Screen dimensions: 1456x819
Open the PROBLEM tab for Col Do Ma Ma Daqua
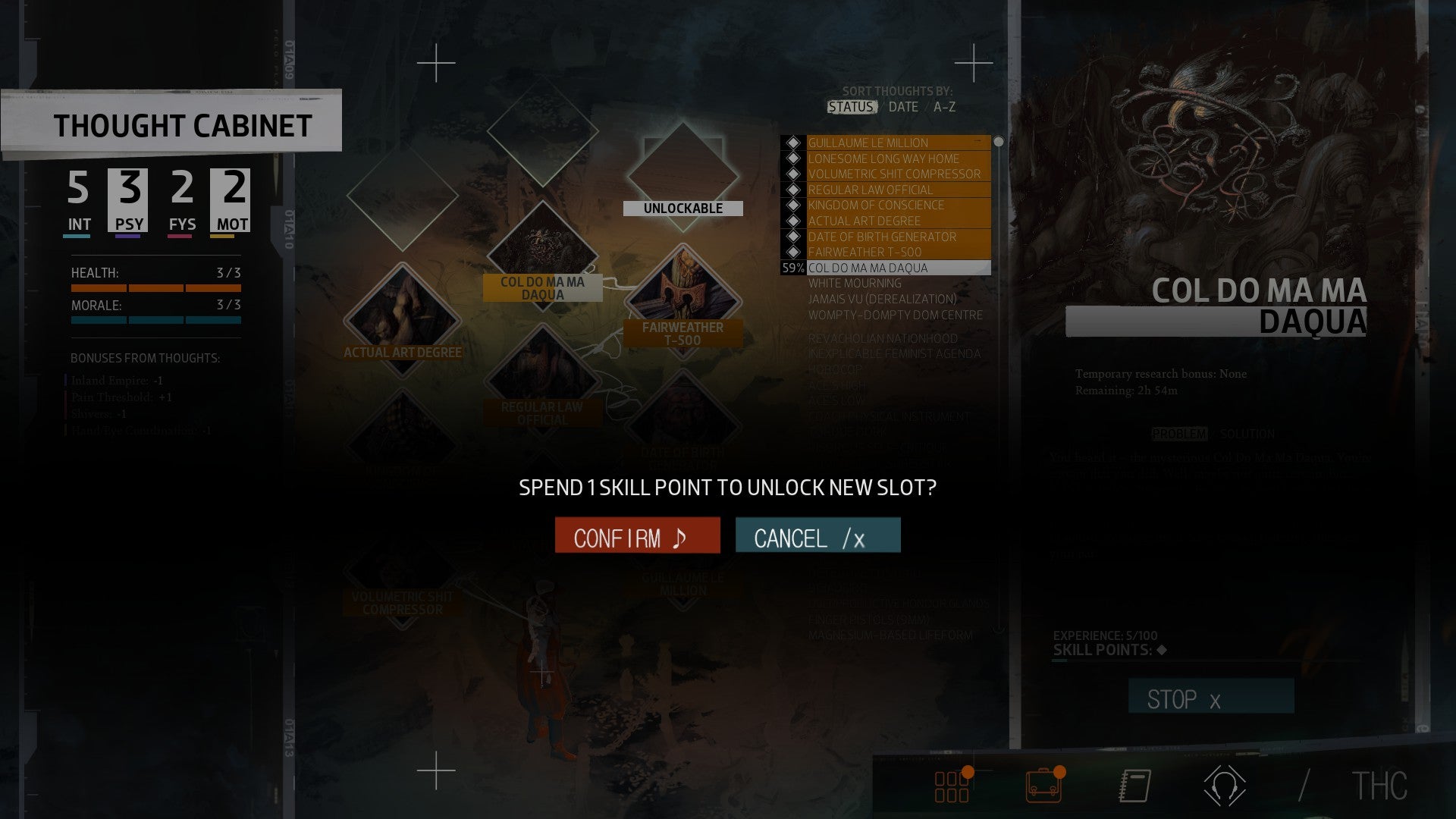point(1179,435)
